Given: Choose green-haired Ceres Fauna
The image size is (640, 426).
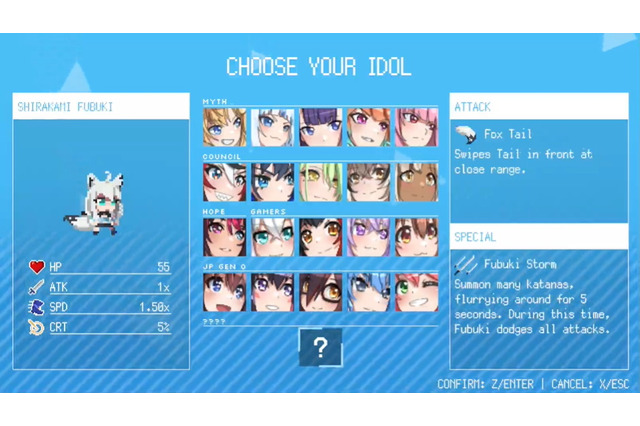Looking at the screenshot, I should click(x=320, y=183).
